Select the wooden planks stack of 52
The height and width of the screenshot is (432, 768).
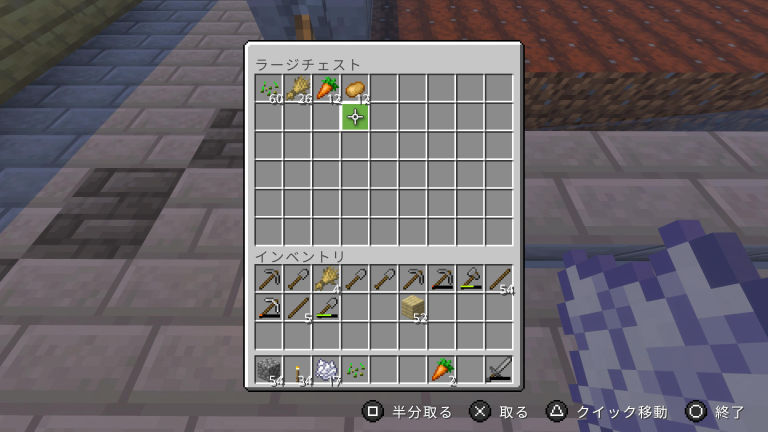point(413,307)
